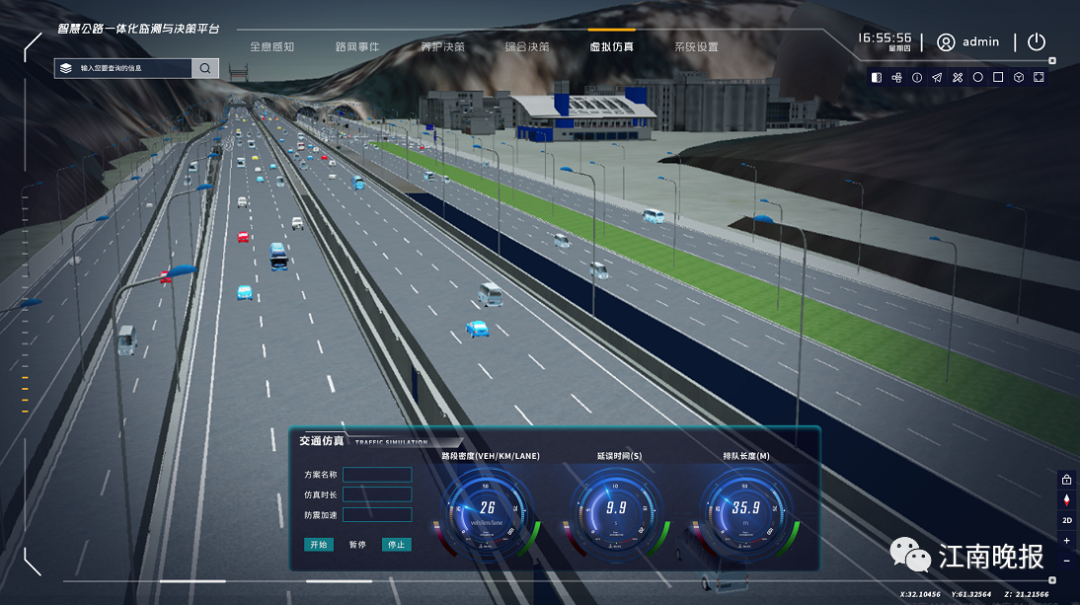The height and width of the screenshot is (605, 1080).
Task: Select the 虚拟仿真 tab
Action: pos(611,46)
